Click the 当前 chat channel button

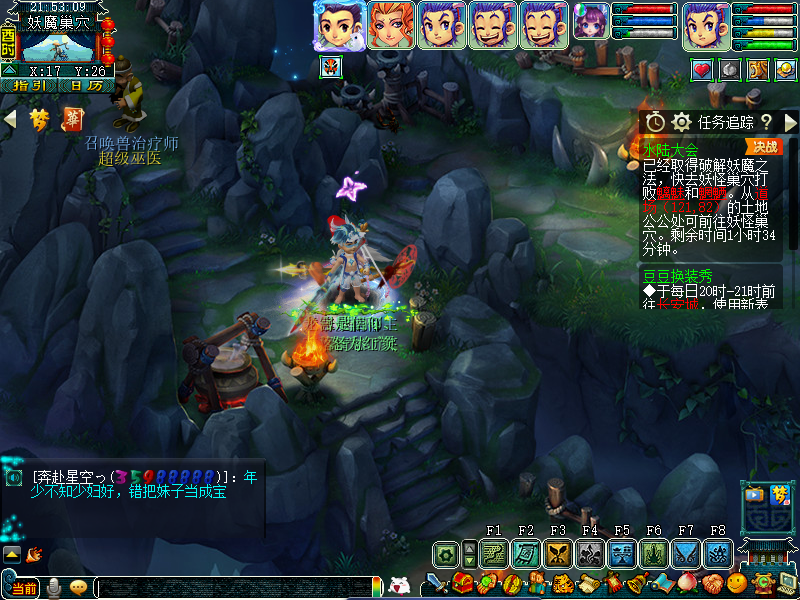(x=22, y=588)
